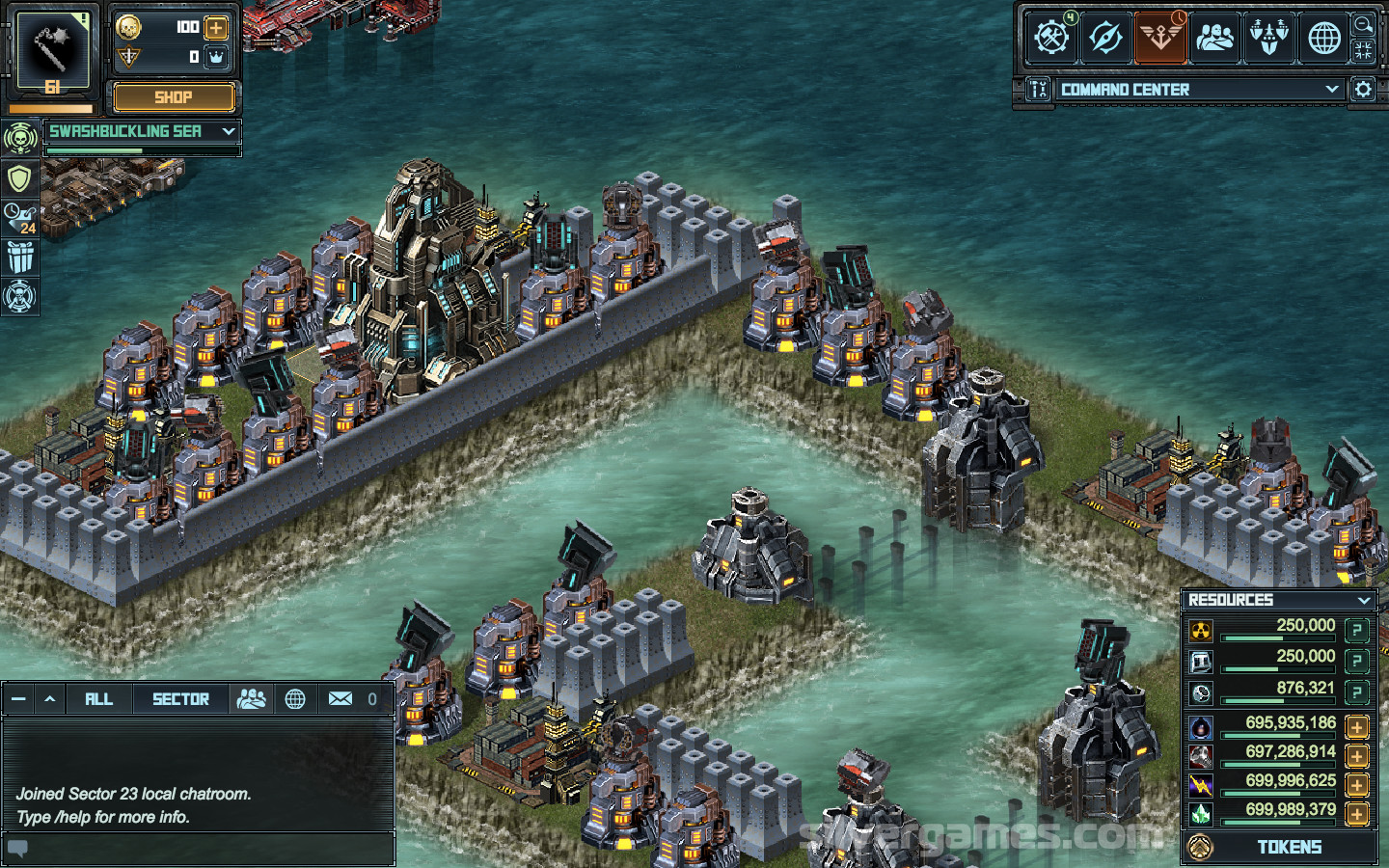Open the winged anchor fleet button
The width and height of the screenshot is (1389, 868).
click(x=1160, y=38)
